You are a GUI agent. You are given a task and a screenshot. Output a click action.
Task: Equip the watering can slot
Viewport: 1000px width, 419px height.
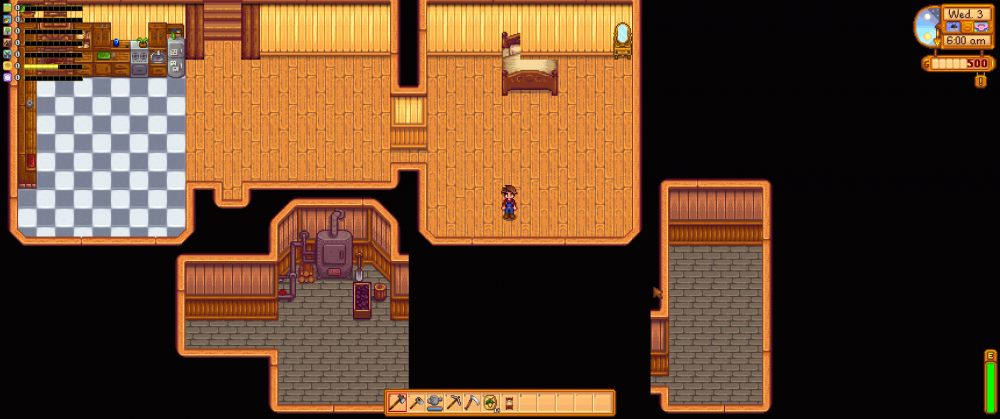(435, 403)
